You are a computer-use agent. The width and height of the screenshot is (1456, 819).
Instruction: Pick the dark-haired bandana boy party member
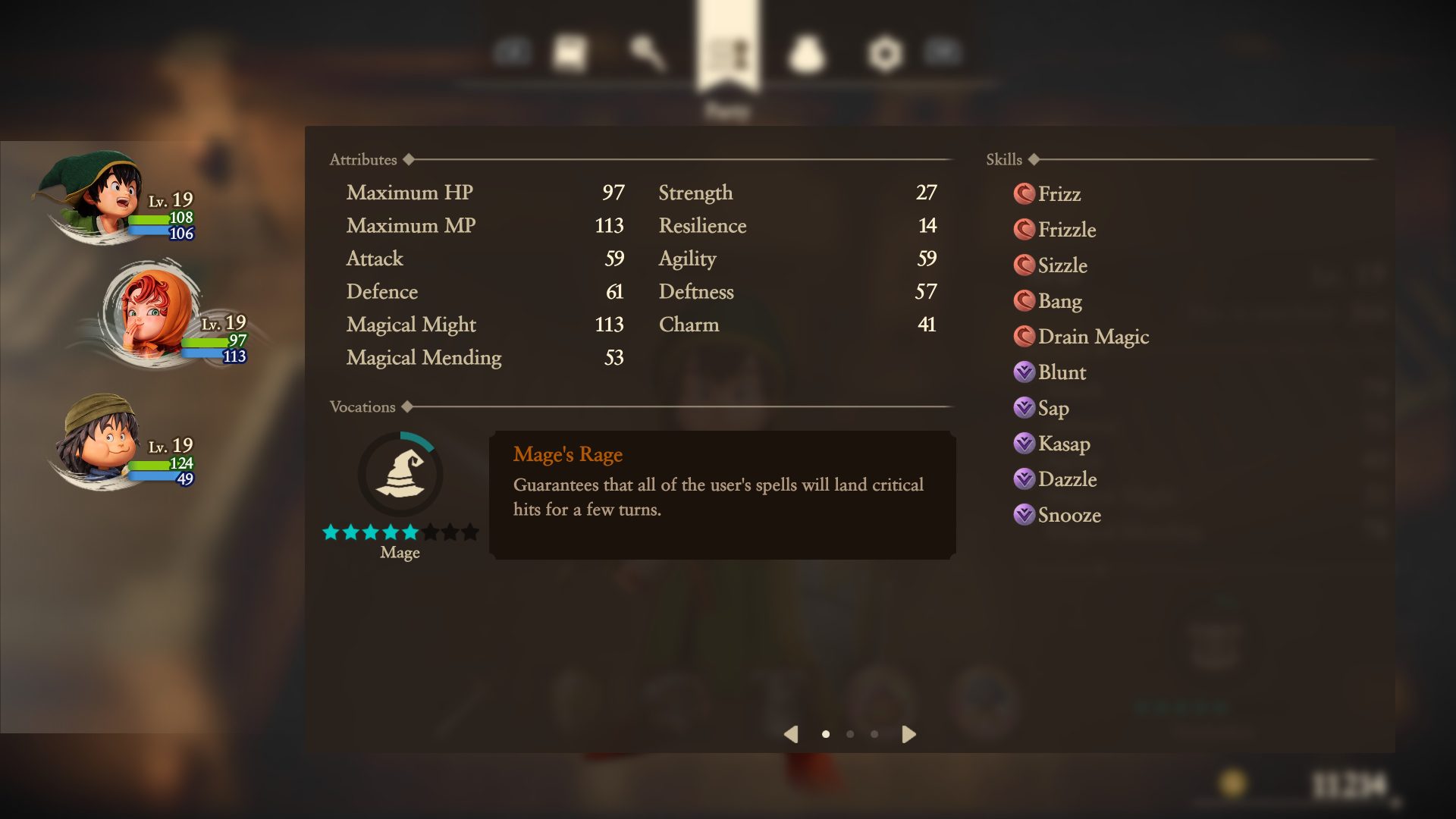click(x=99, y=440)
